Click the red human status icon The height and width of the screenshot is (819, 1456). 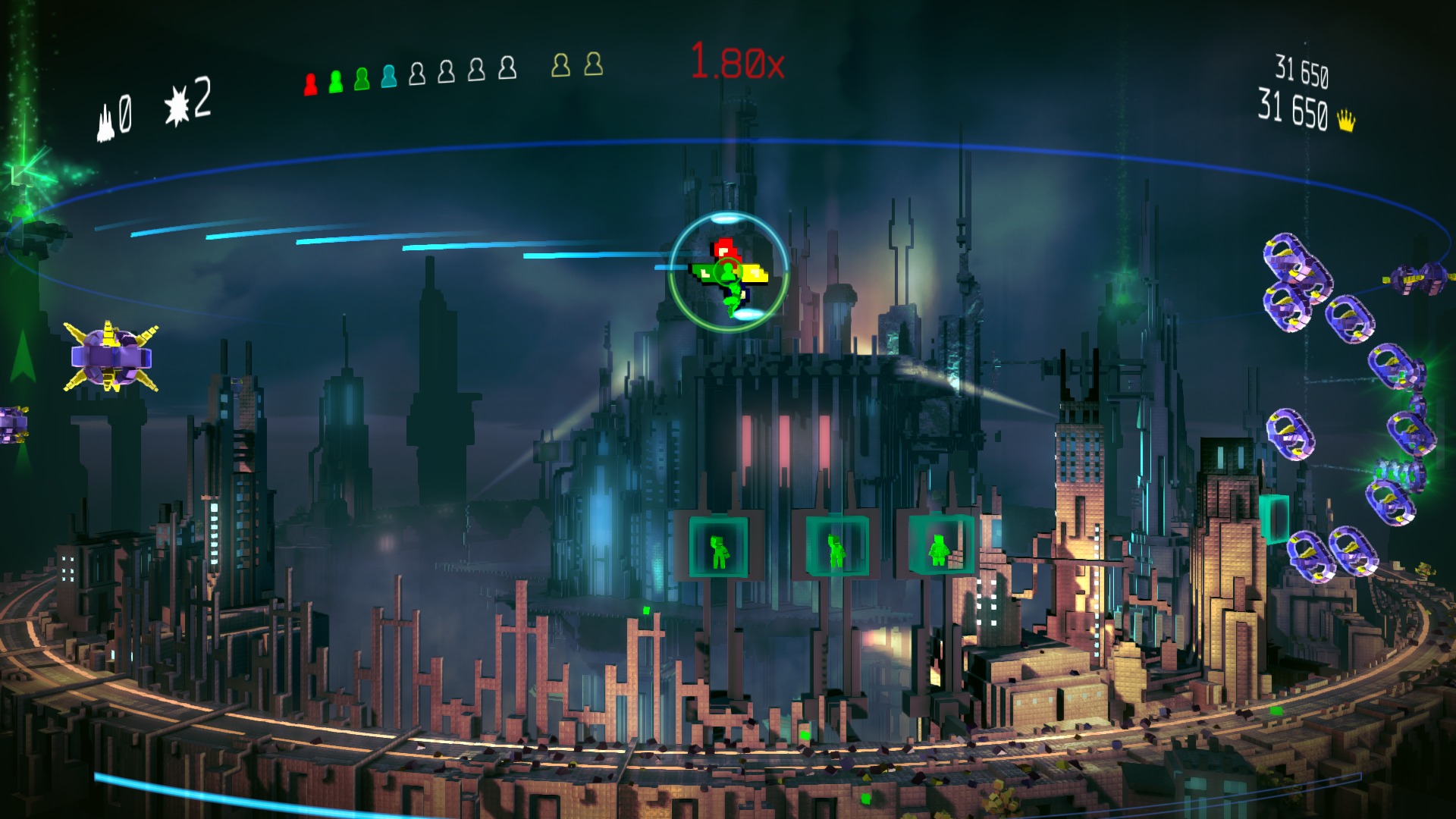[x=310, y=83]
